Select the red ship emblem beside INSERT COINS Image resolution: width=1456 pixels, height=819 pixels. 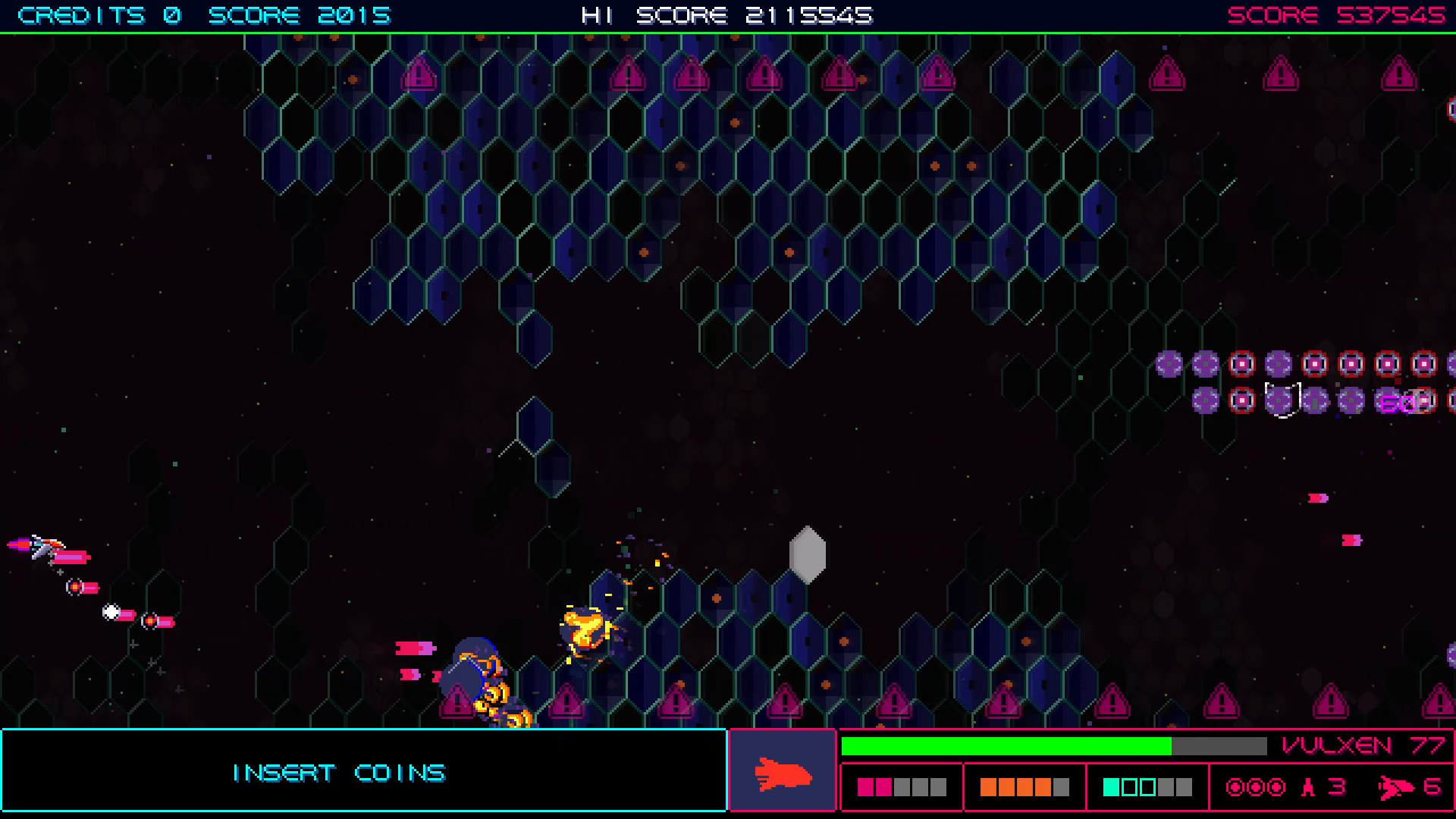[x=783, y=773]
